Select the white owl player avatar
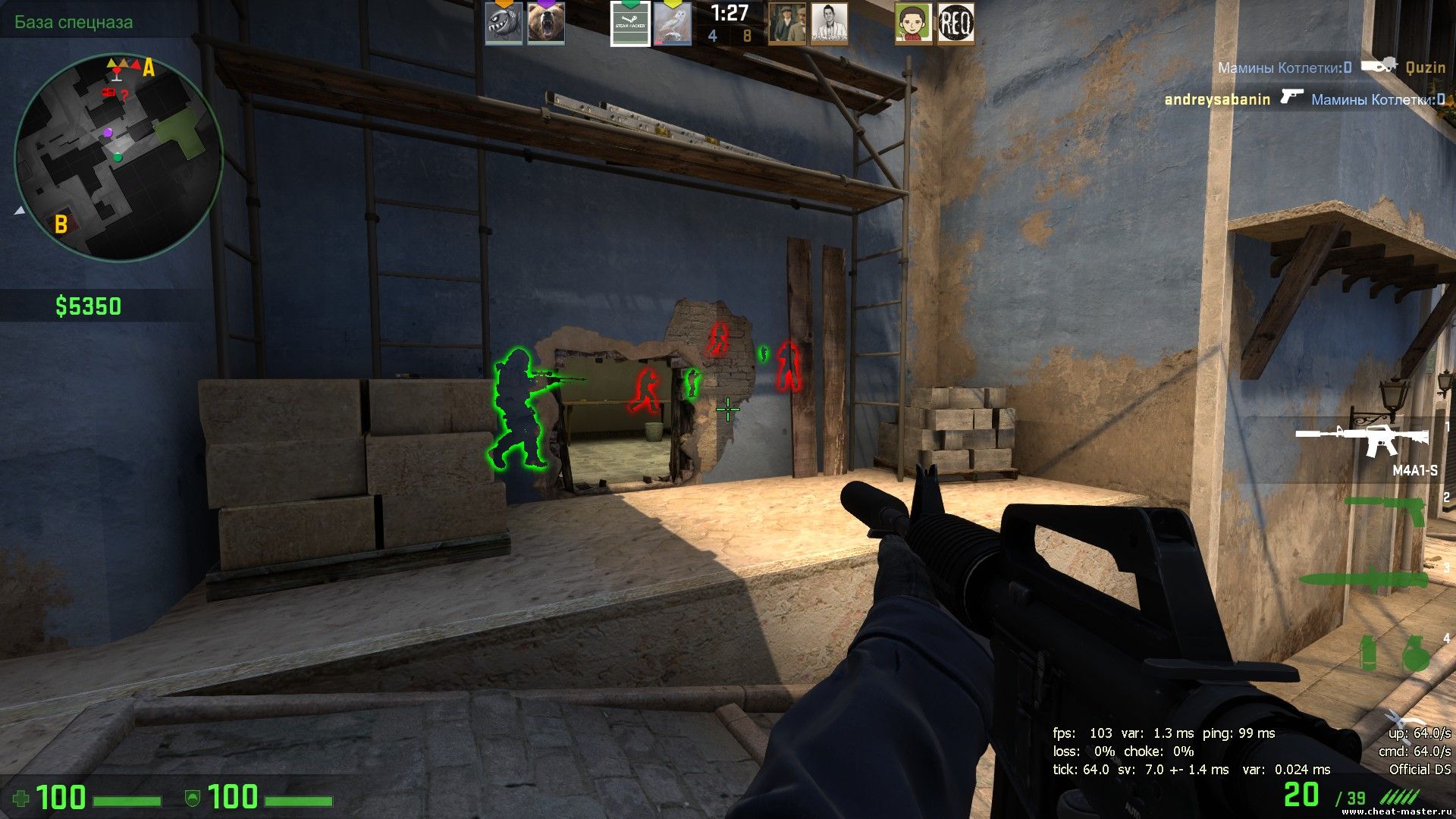This screenshot has height=819, width=1456. (x=673, y=24)
